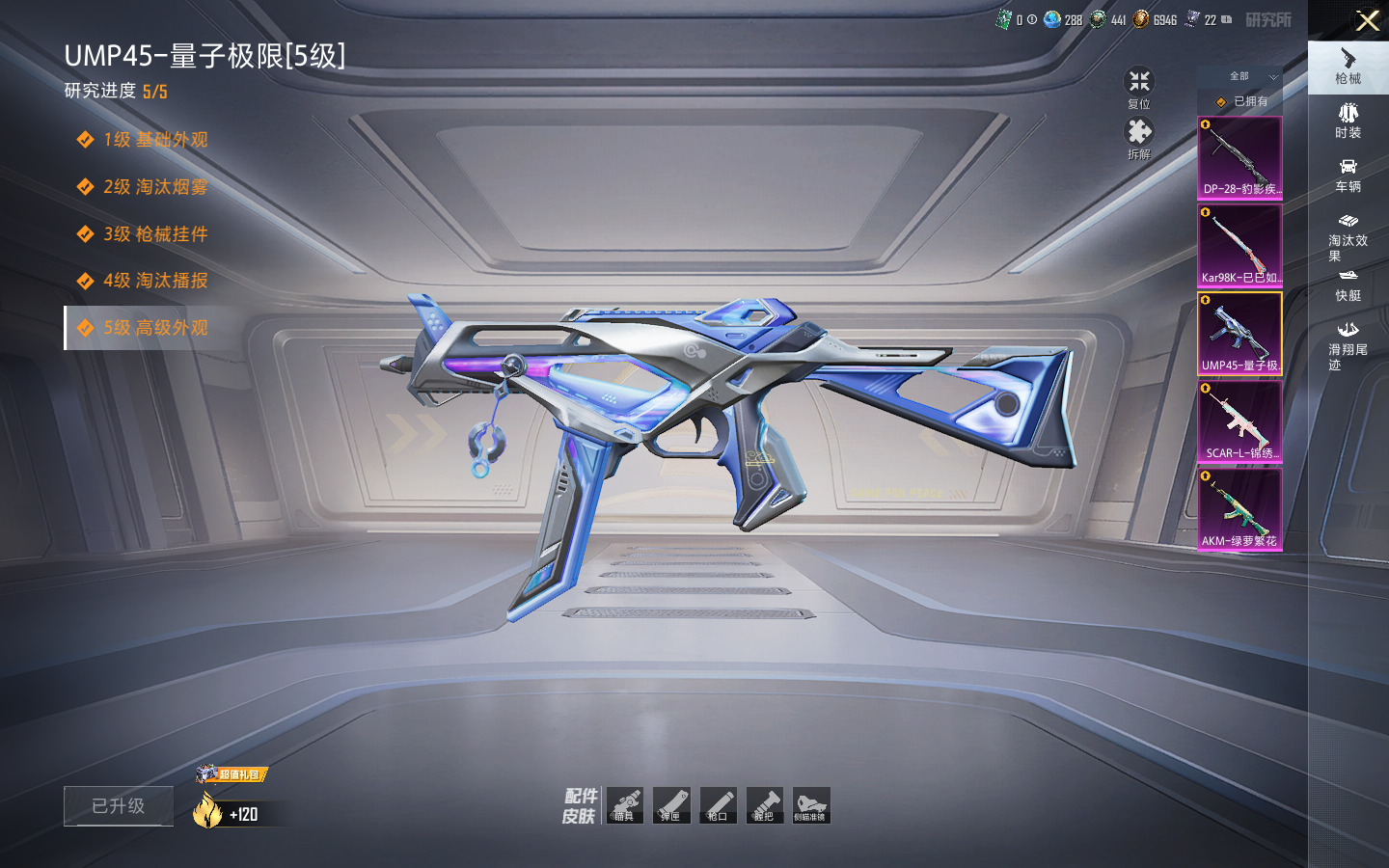
Task: Pick the AKM green skin thumbnail
Action: 1239,509
